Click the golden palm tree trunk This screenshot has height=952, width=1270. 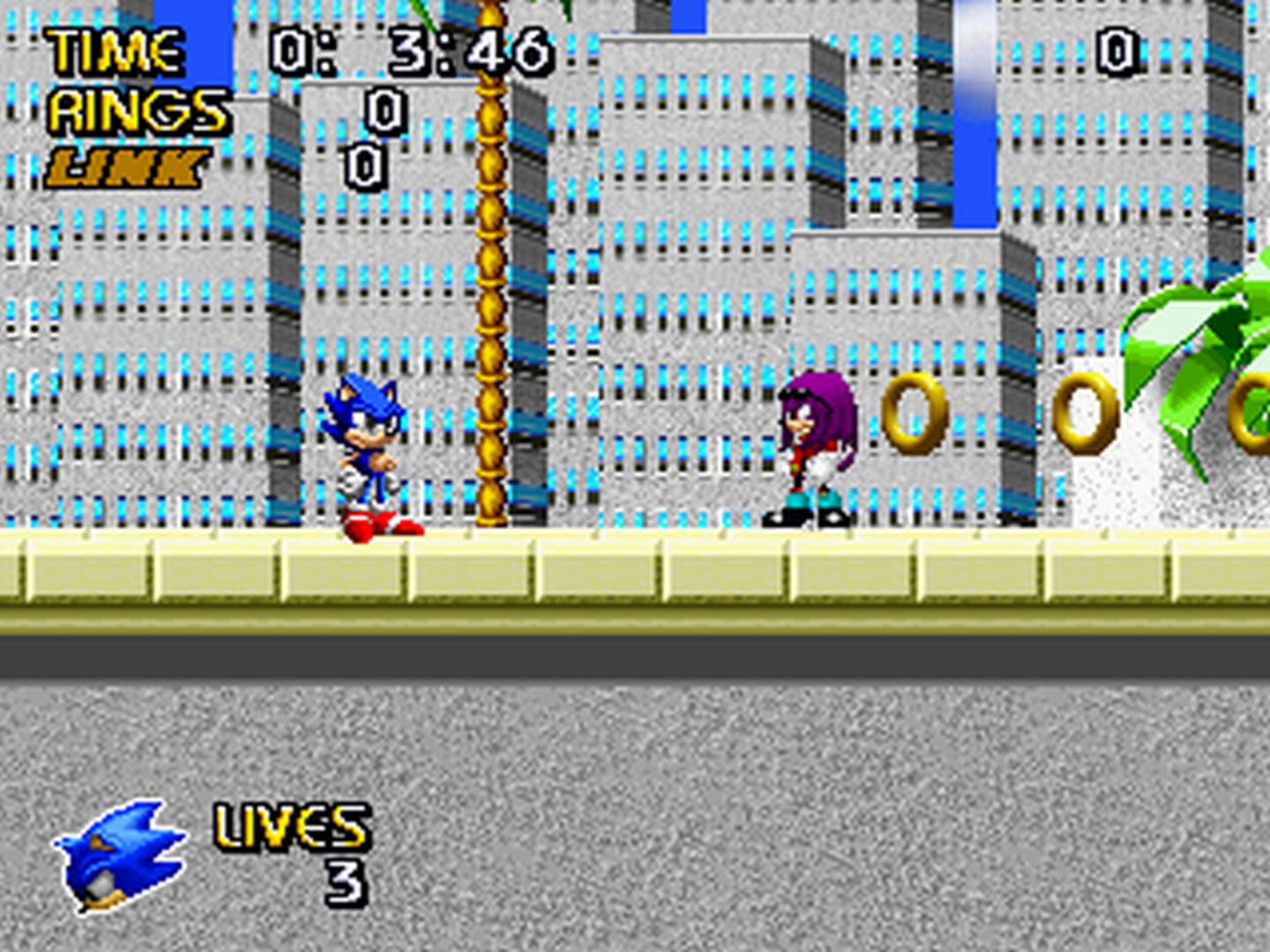490,264
